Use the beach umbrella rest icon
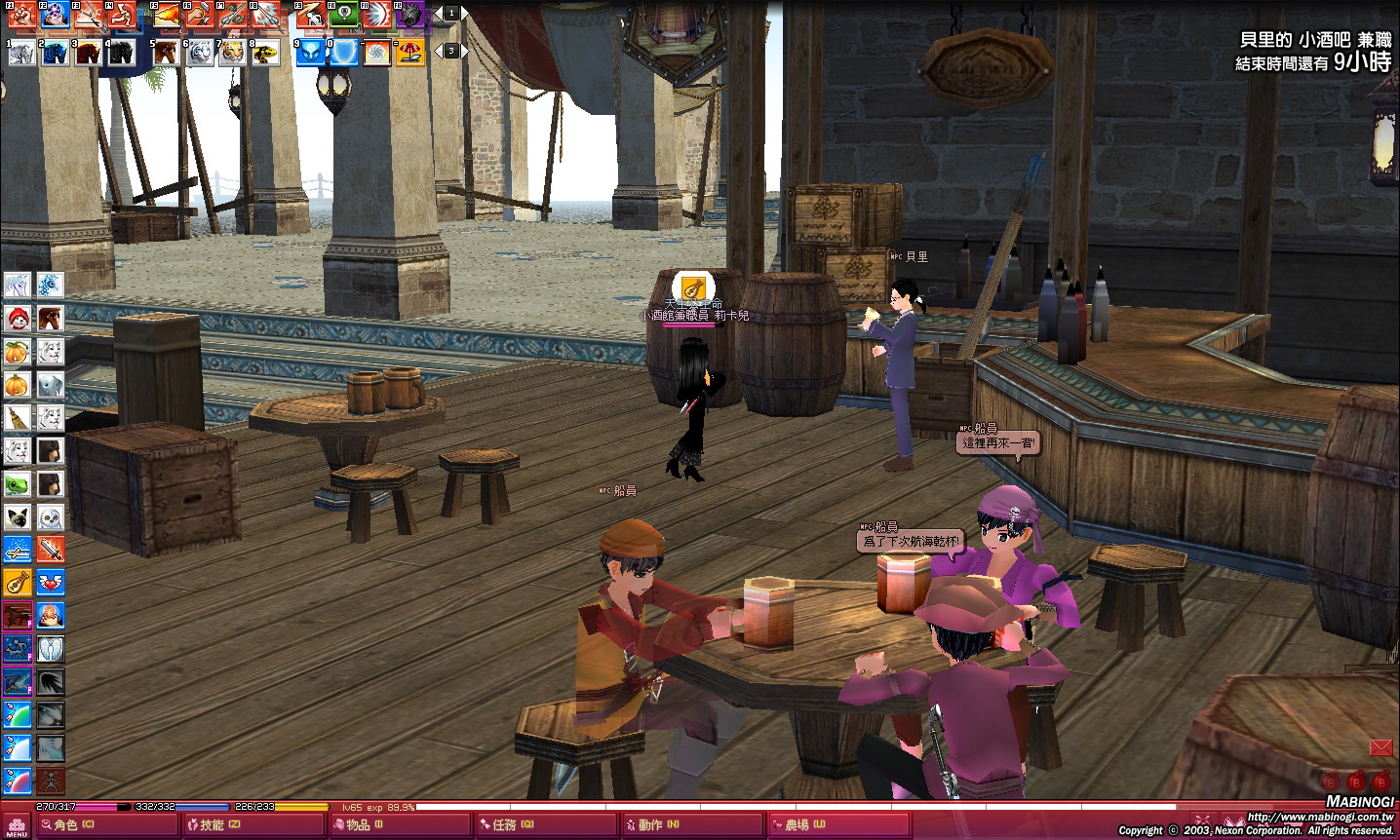This screenshot has height=840, width=1400. pos(409,53)
